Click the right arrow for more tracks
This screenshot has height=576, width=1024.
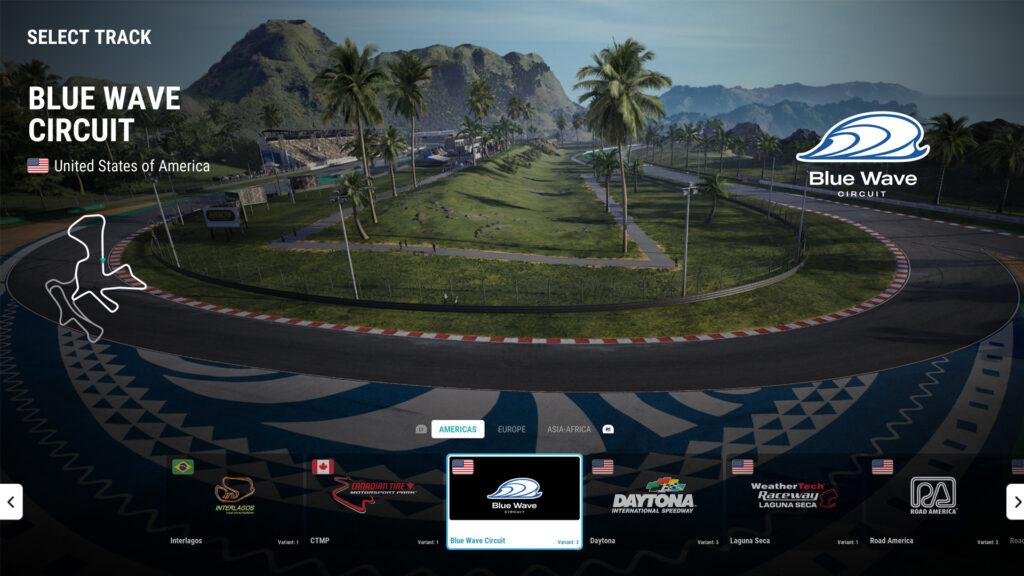click(x=1014, y=502)
